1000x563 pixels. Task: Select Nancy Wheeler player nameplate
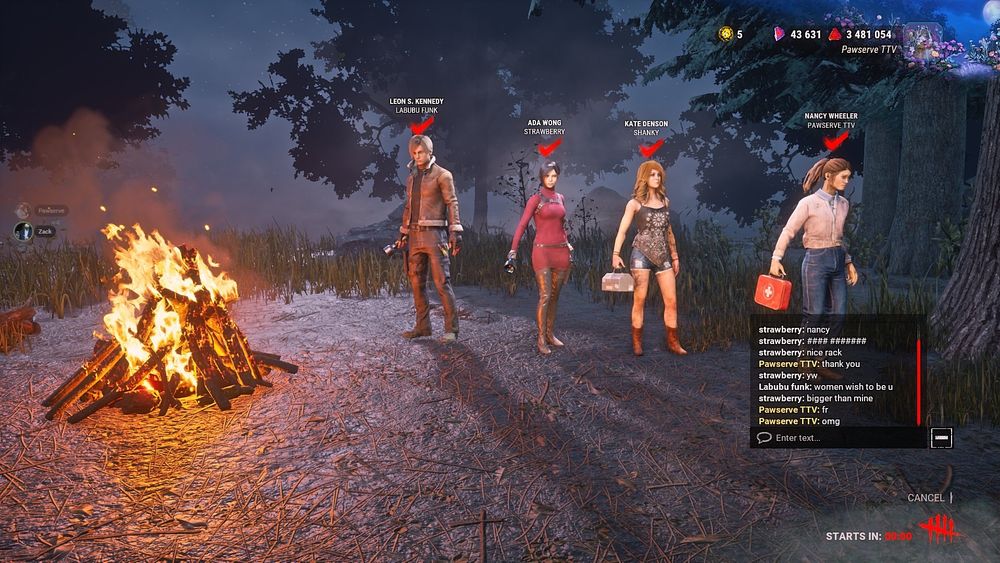[x=831, y=120]
